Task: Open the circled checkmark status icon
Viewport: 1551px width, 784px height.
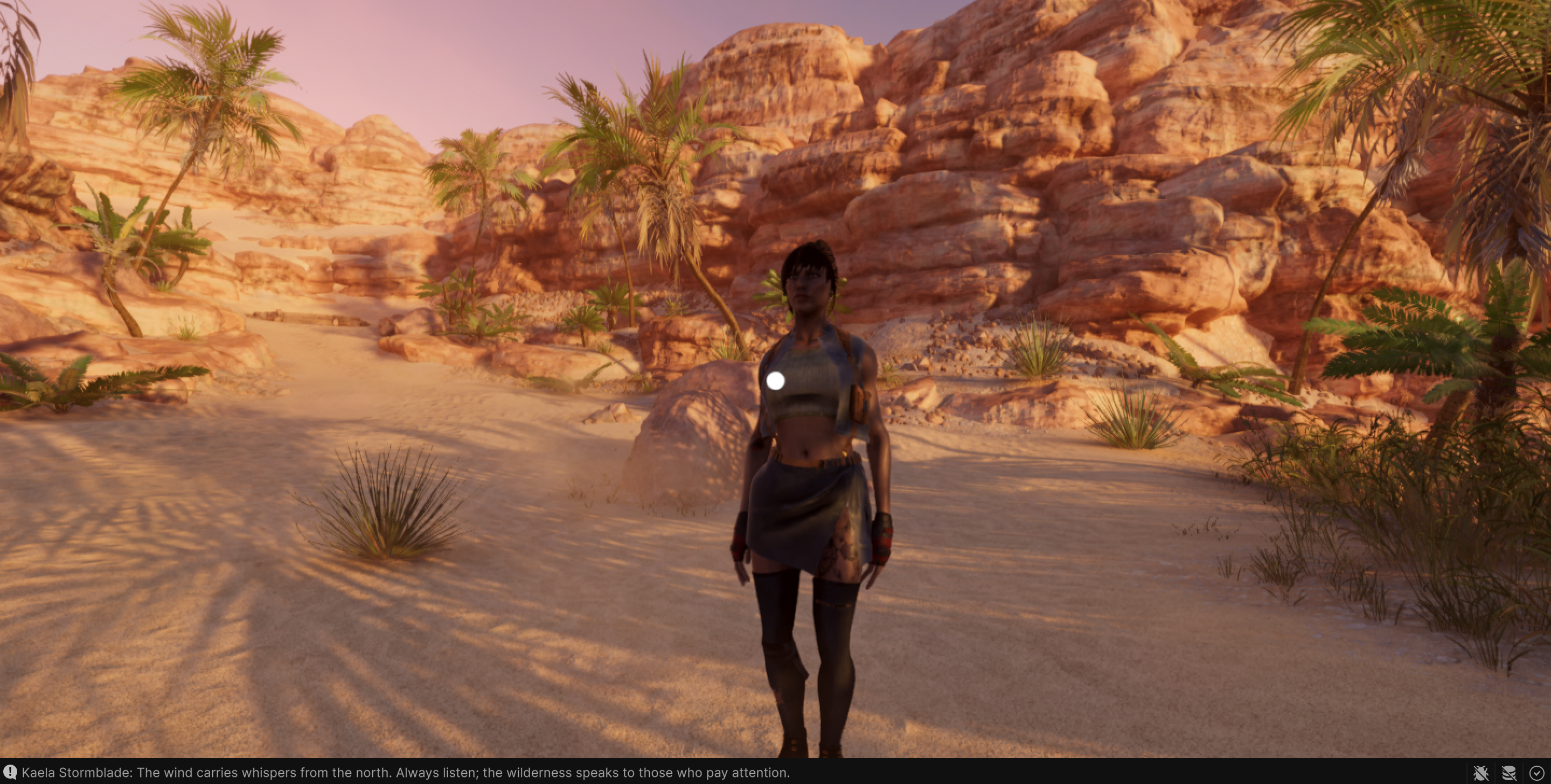Action: 1536,773
